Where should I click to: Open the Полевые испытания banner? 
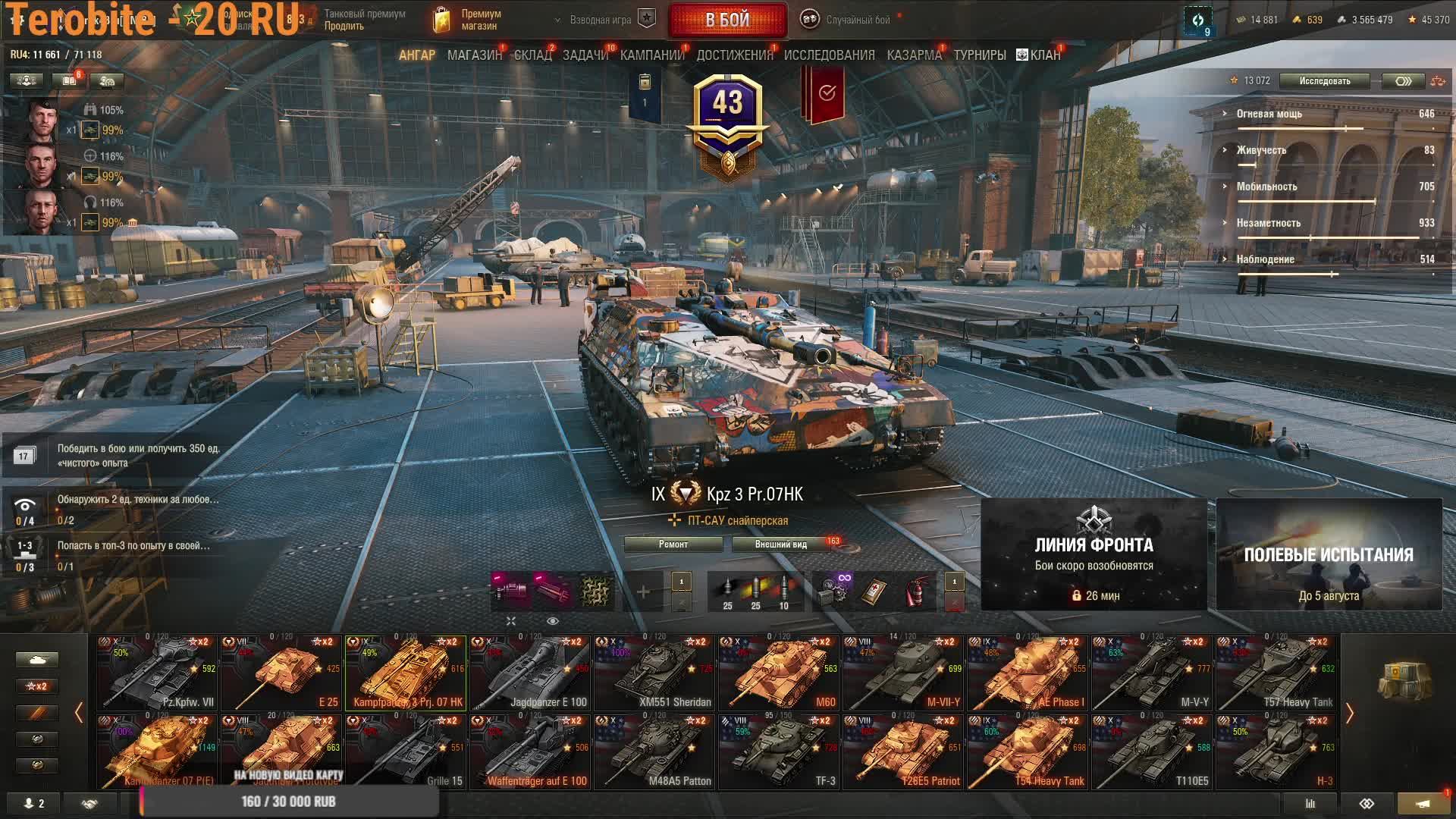click(1329, 554)
